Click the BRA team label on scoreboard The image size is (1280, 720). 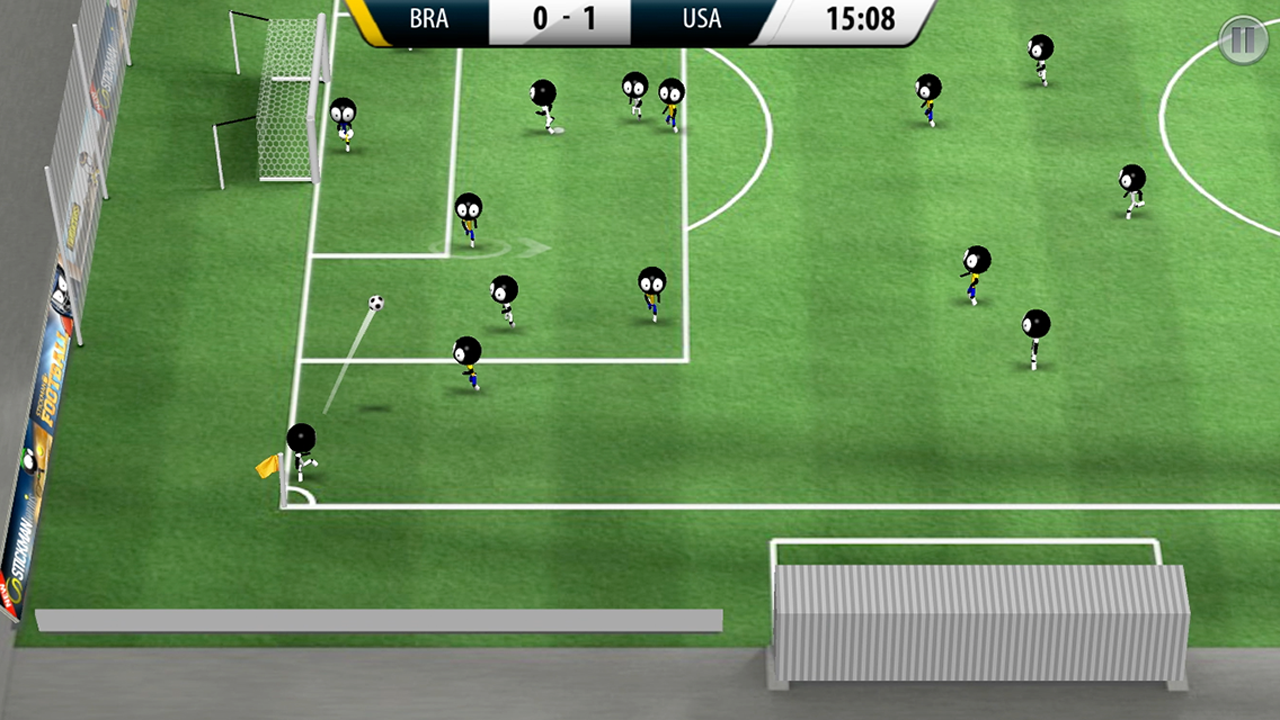(426, 18)
